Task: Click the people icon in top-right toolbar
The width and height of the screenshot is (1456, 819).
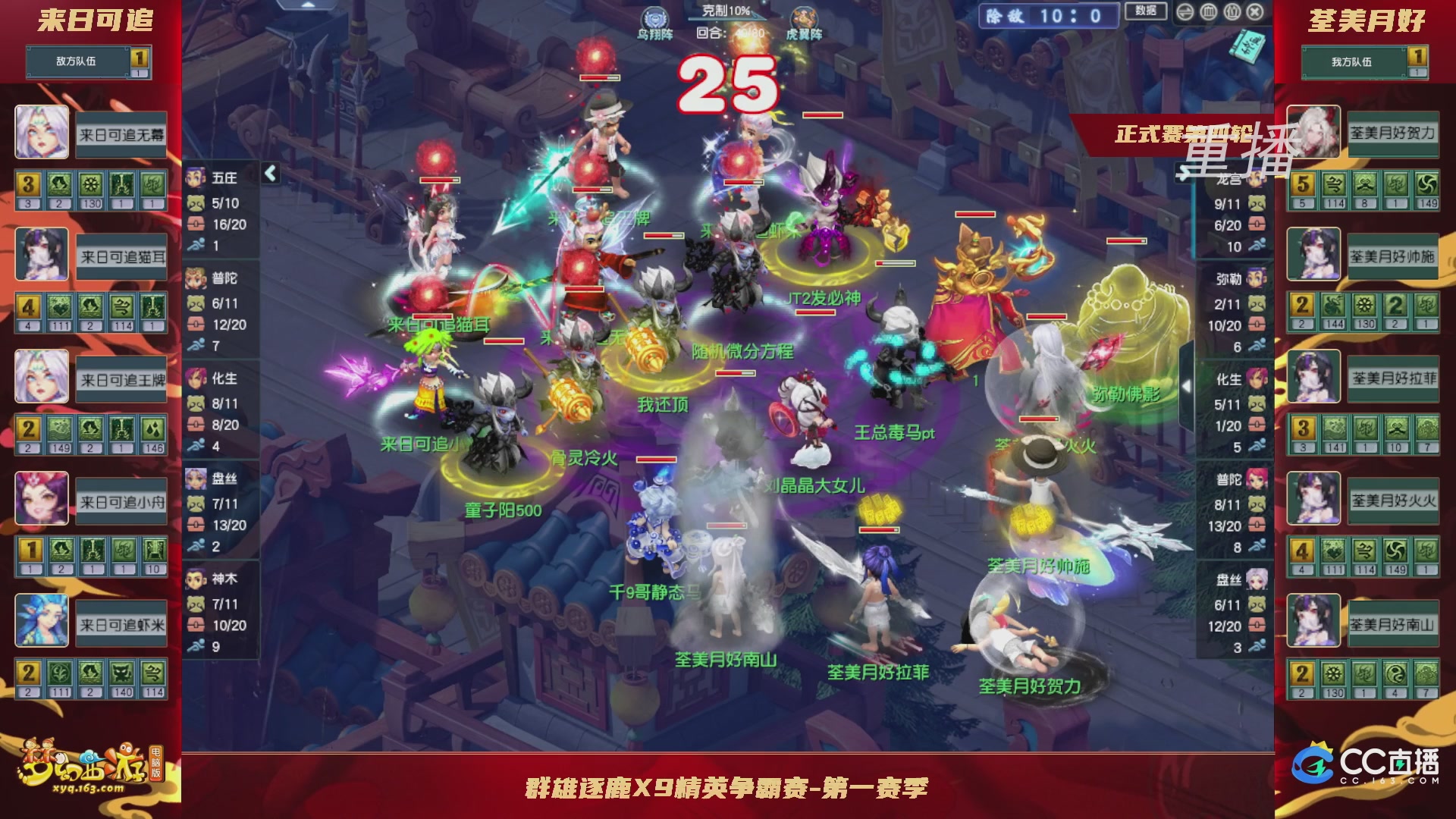Action: click(x=1232, y=11)
